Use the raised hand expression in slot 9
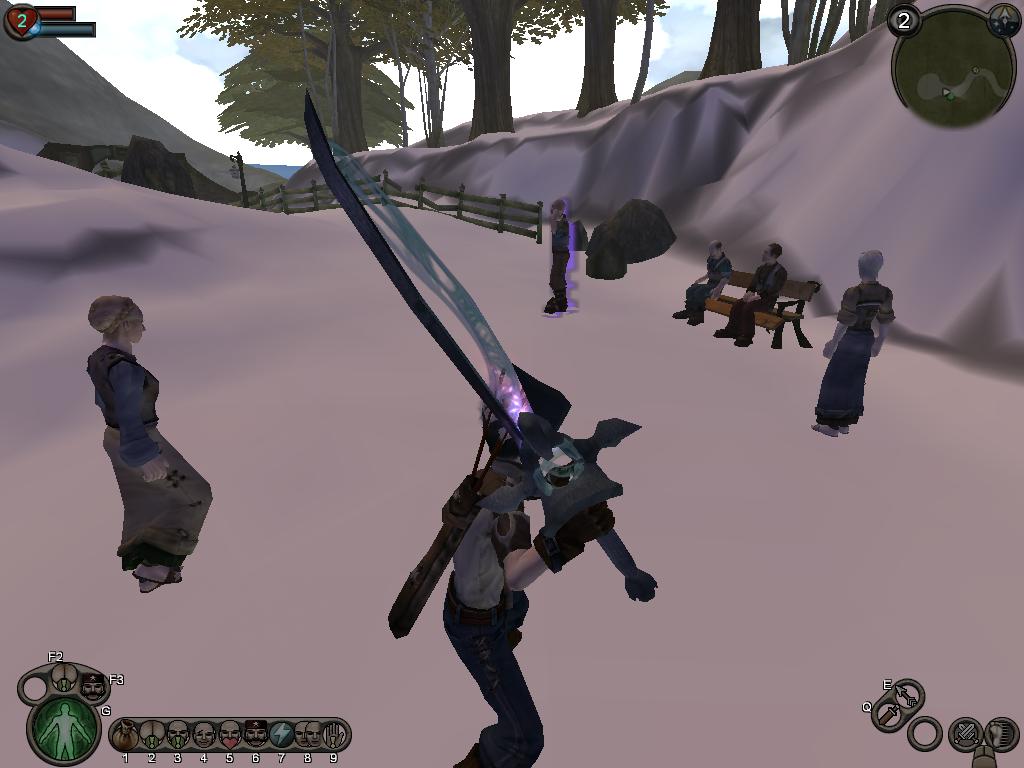Screen dimensions: 1024x768 [333, 736]
